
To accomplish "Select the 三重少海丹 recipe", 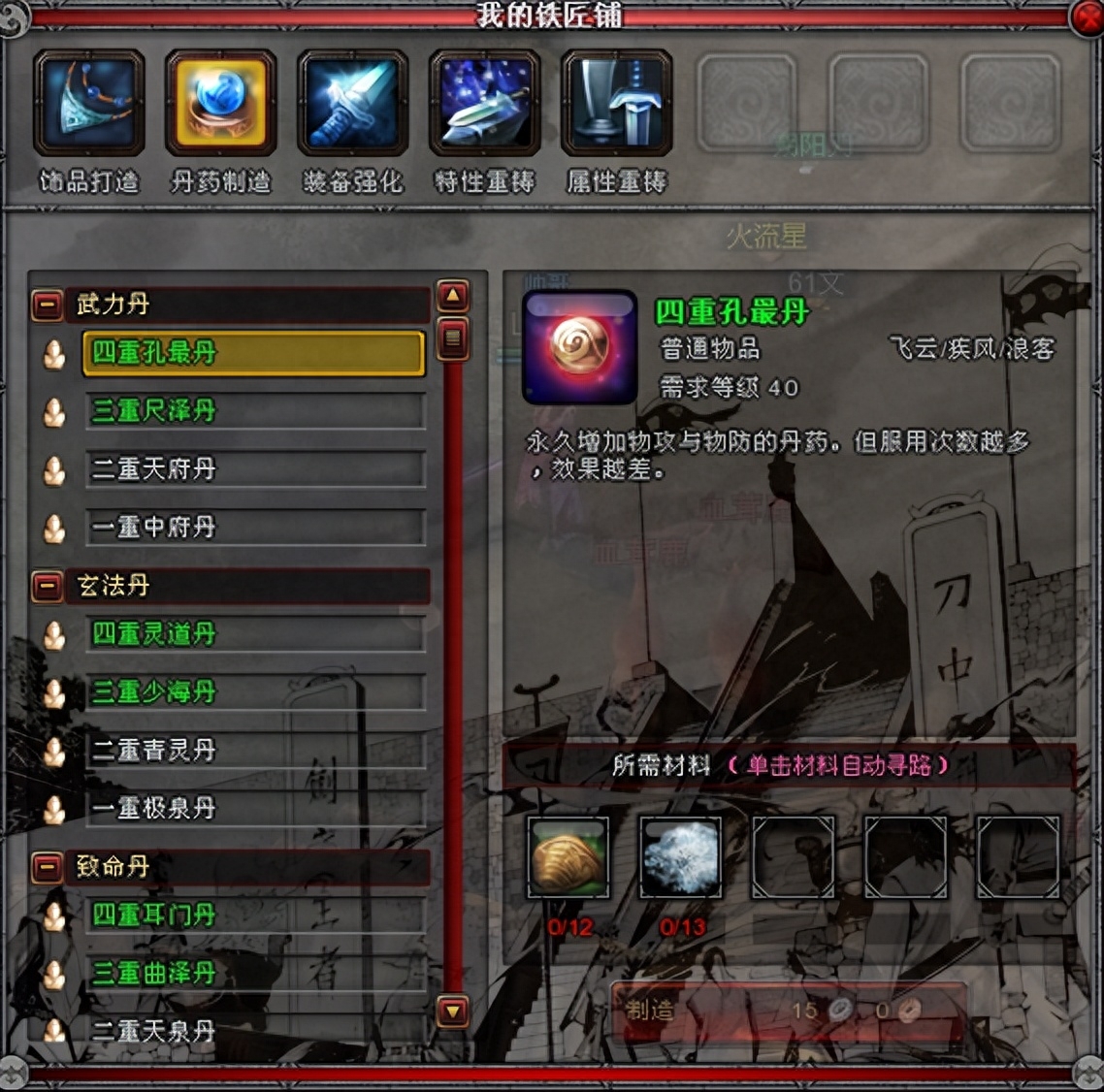I will (x=254, y=692).
